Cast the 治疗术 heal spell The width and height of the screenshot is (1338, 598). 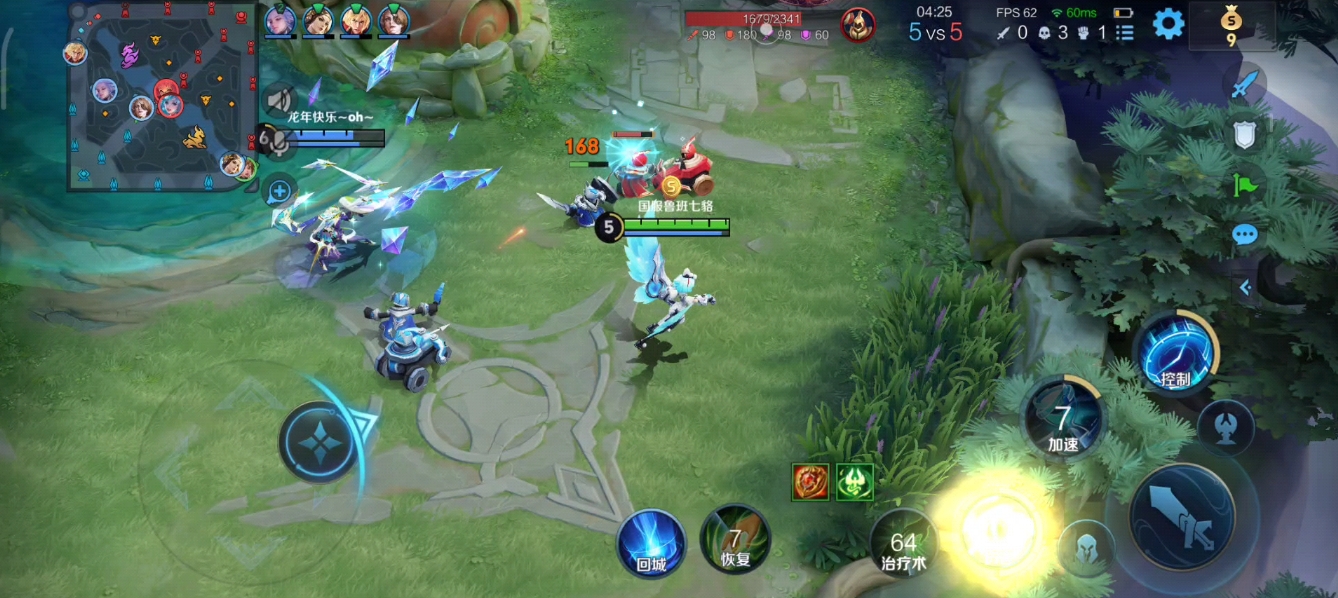coord(902,546)
